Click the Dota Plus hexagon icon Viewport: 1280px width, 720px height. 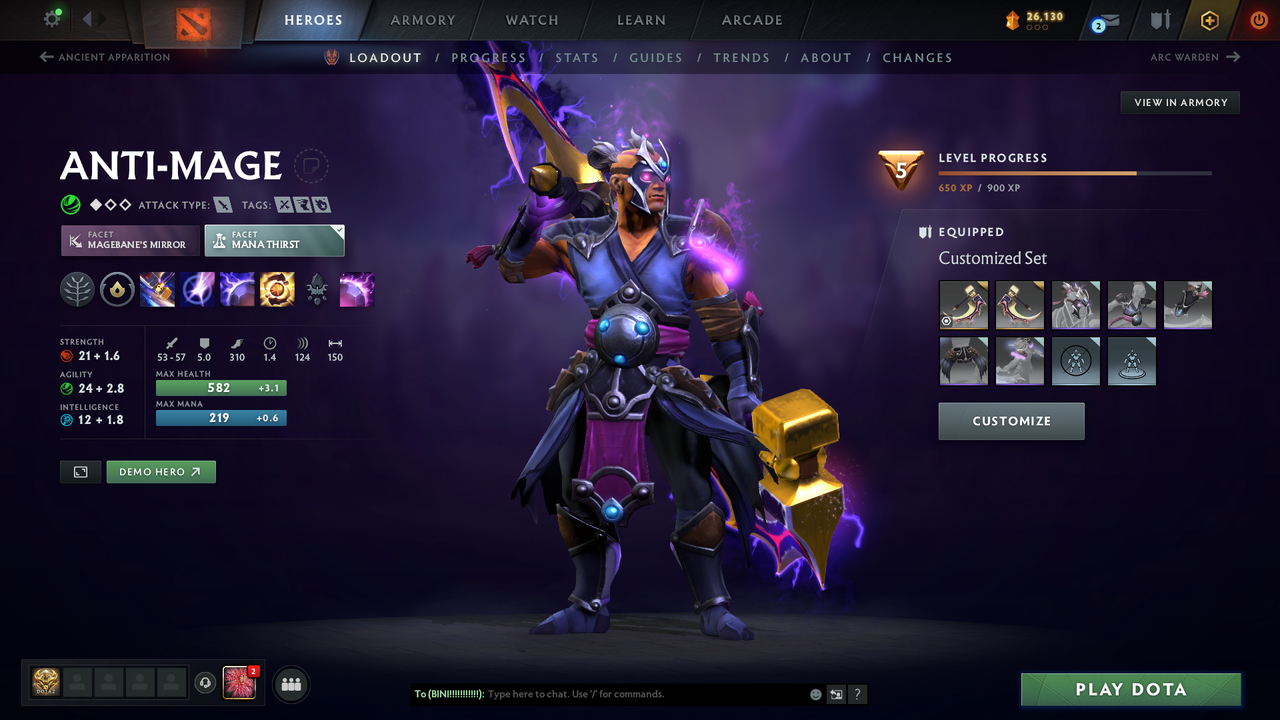(x=1209, y=20)
